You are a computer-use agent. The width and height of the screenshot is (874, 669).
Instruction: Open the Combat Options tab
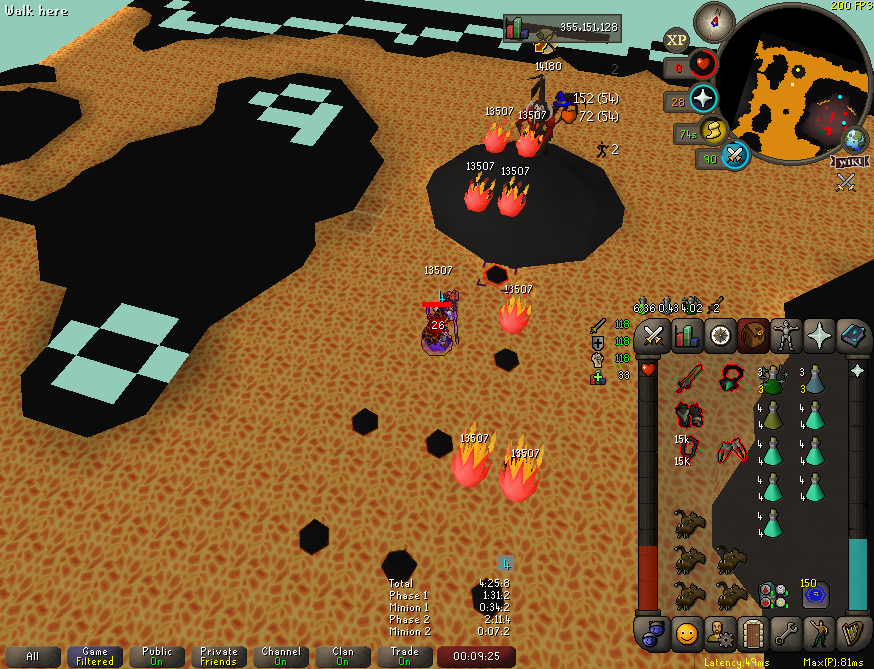pyautogui.click(x=653, y=336)
